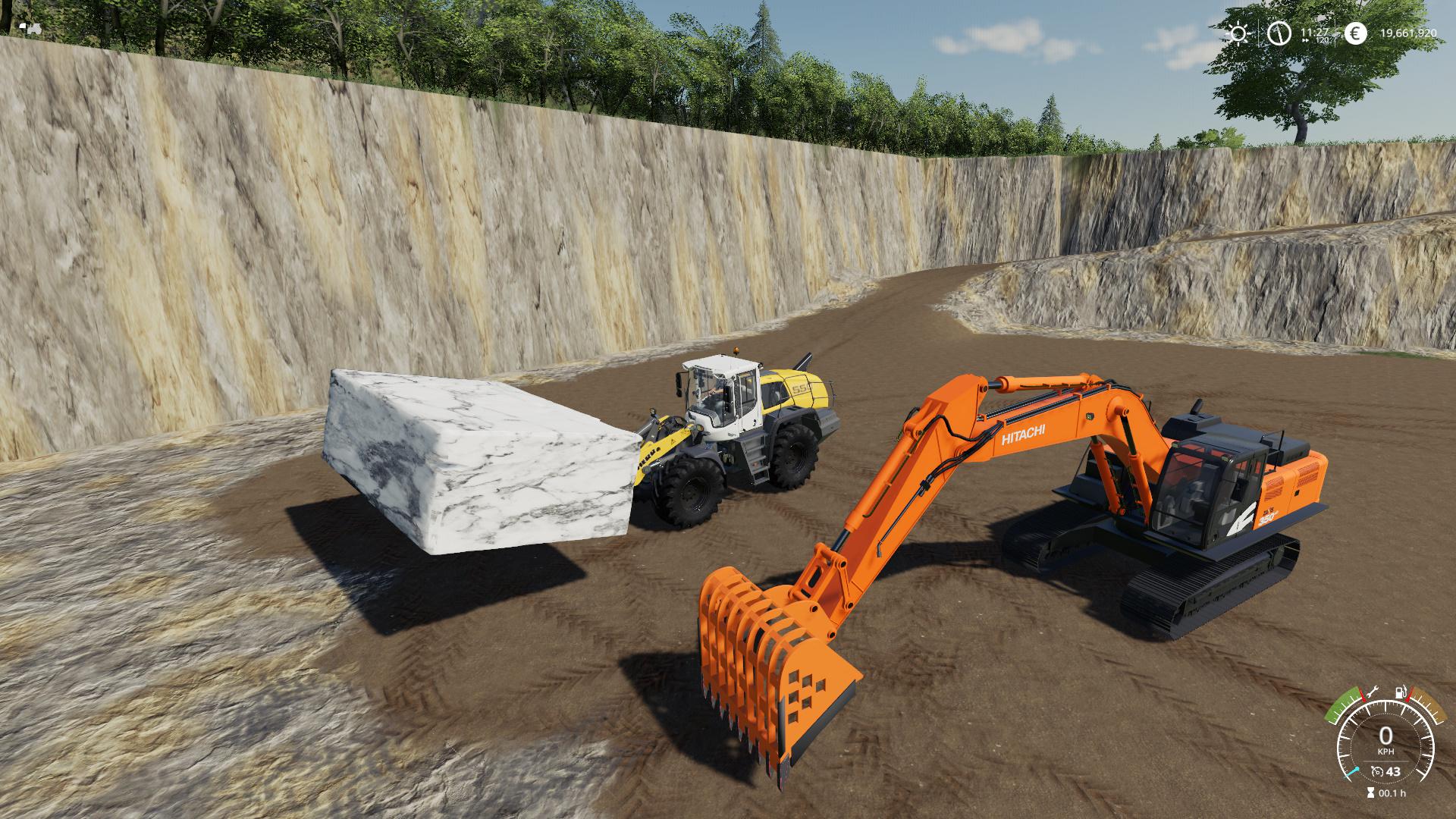
Task: Click the sun weather icon
Action: coord(1238,33)
